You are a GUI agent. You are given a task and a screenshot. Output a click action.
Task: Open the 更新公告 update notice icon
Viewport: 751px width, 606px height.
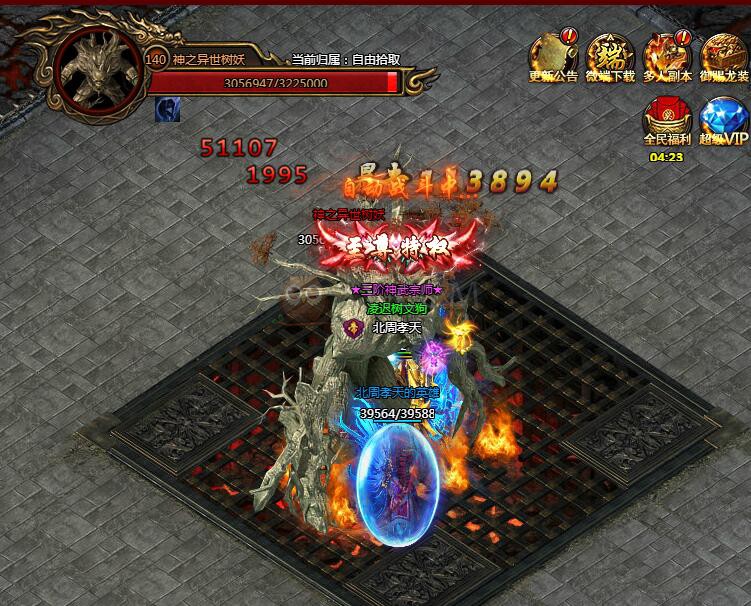553,56
